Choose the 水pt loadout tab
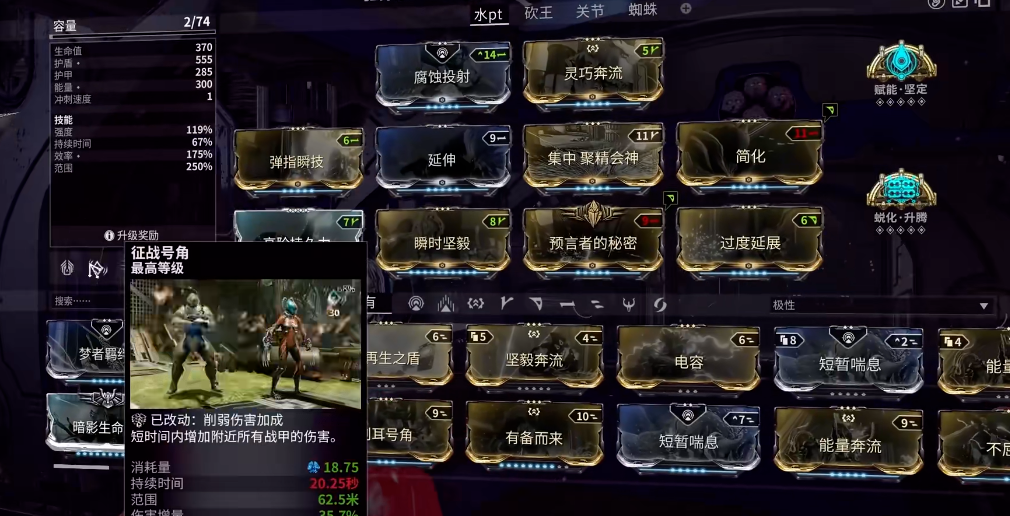Image resolution: width=1010 pixels, height=516 pixels. 488,13
